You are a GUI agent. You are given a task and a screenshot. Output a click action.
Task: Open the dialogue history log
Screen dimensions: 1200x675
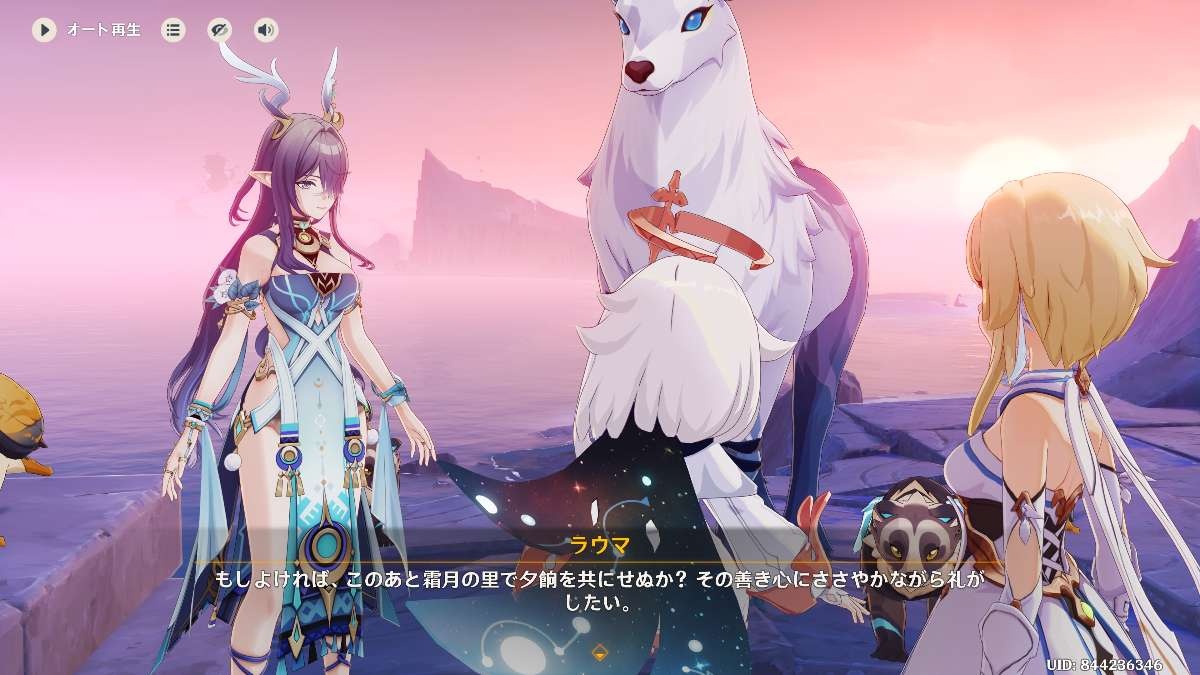click(x=174, y=30)
